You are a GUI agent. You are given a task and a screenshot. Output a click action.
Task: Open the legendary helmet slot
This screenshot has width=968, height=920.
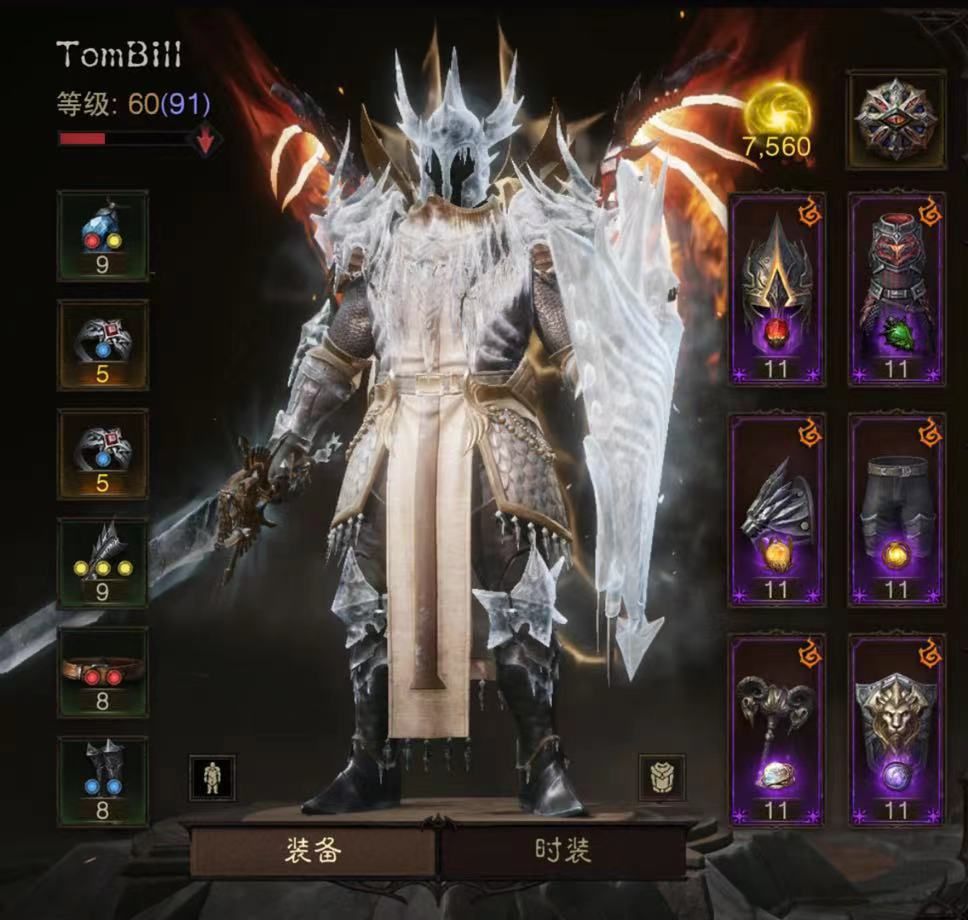[x=777, y=289]
